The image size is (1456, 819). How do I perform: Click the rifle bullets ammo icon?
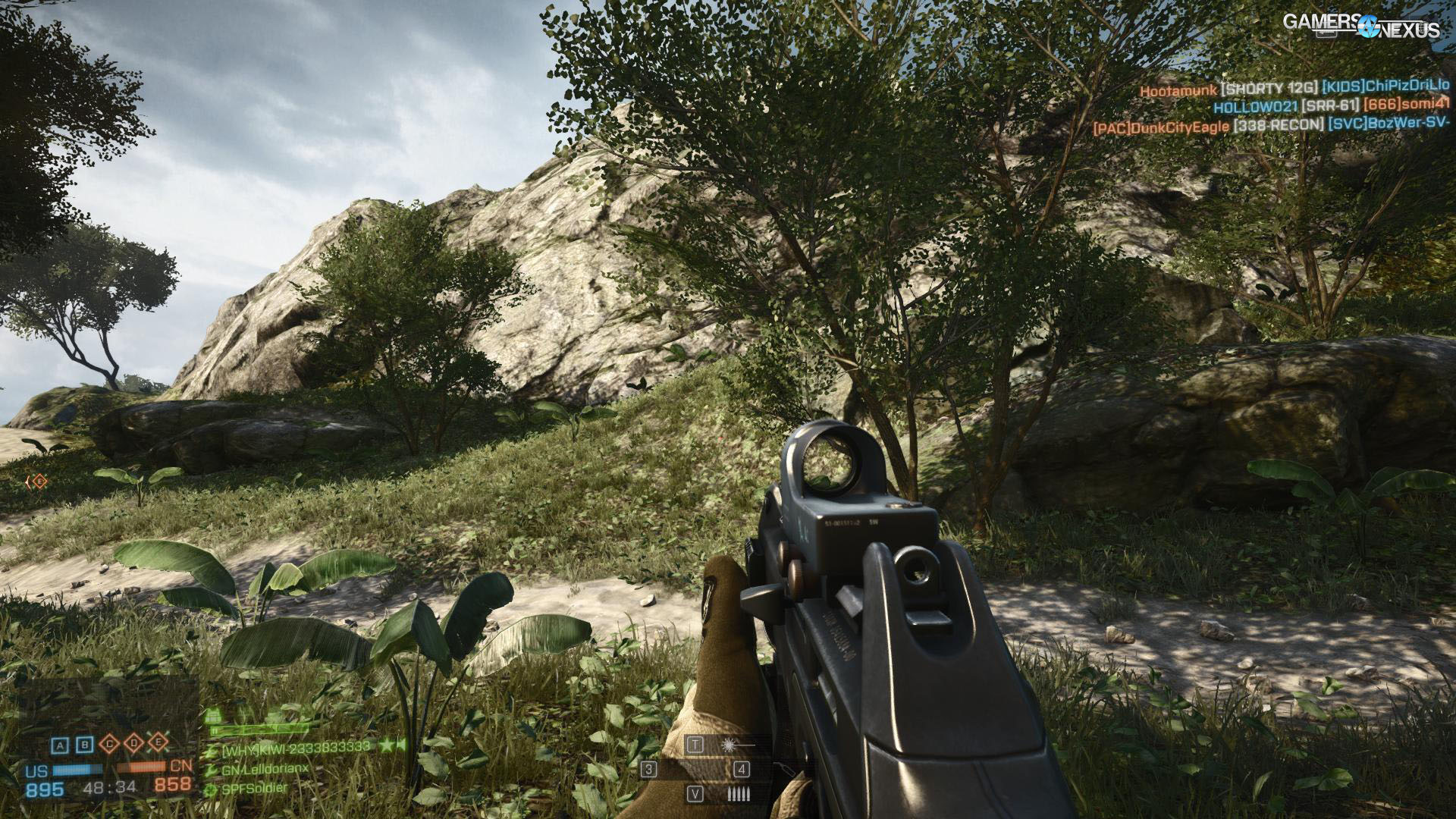point(739,794)
